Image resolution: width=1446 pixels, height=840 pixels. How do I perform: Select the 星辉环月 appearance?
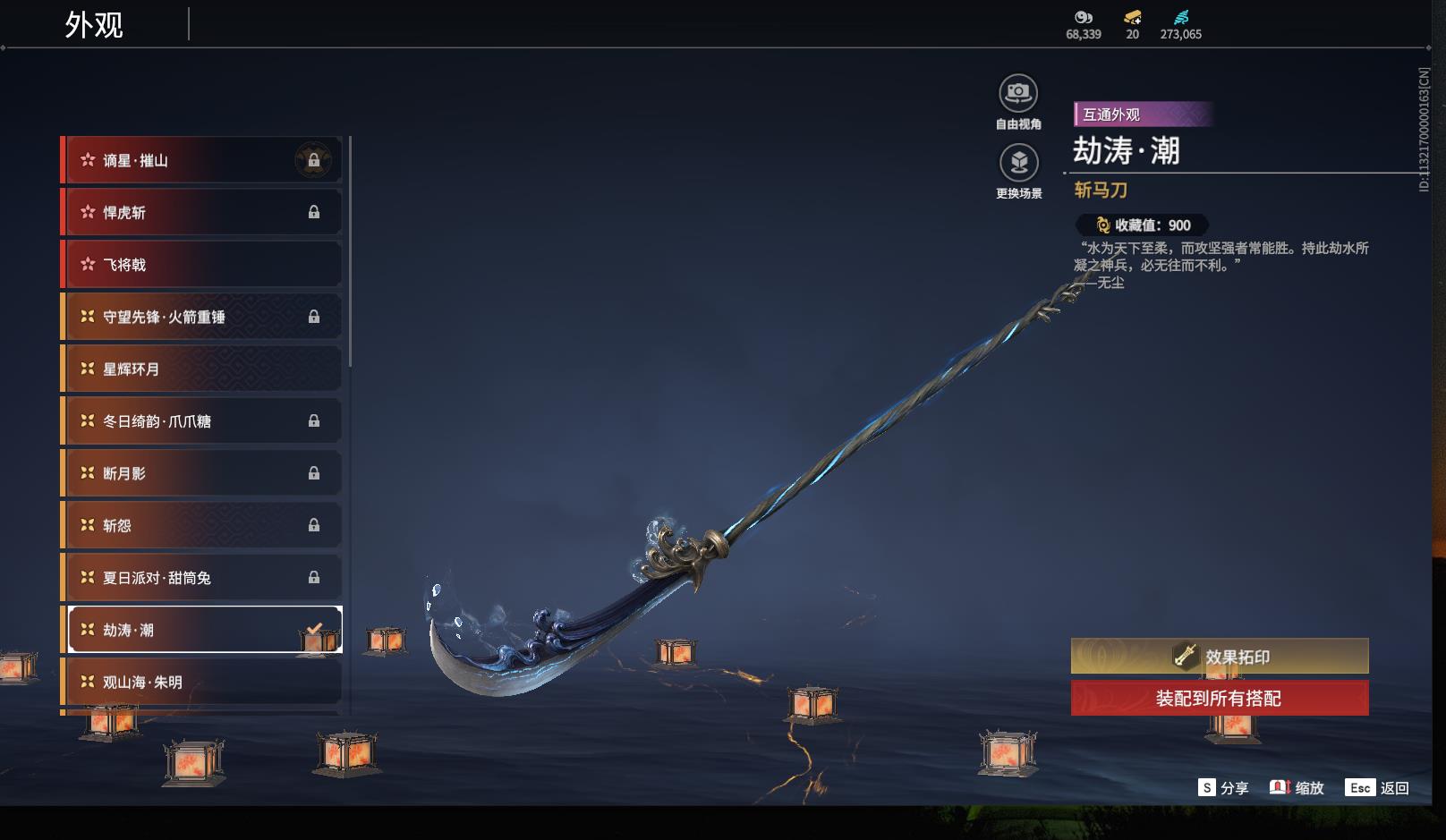pos(201,369)
